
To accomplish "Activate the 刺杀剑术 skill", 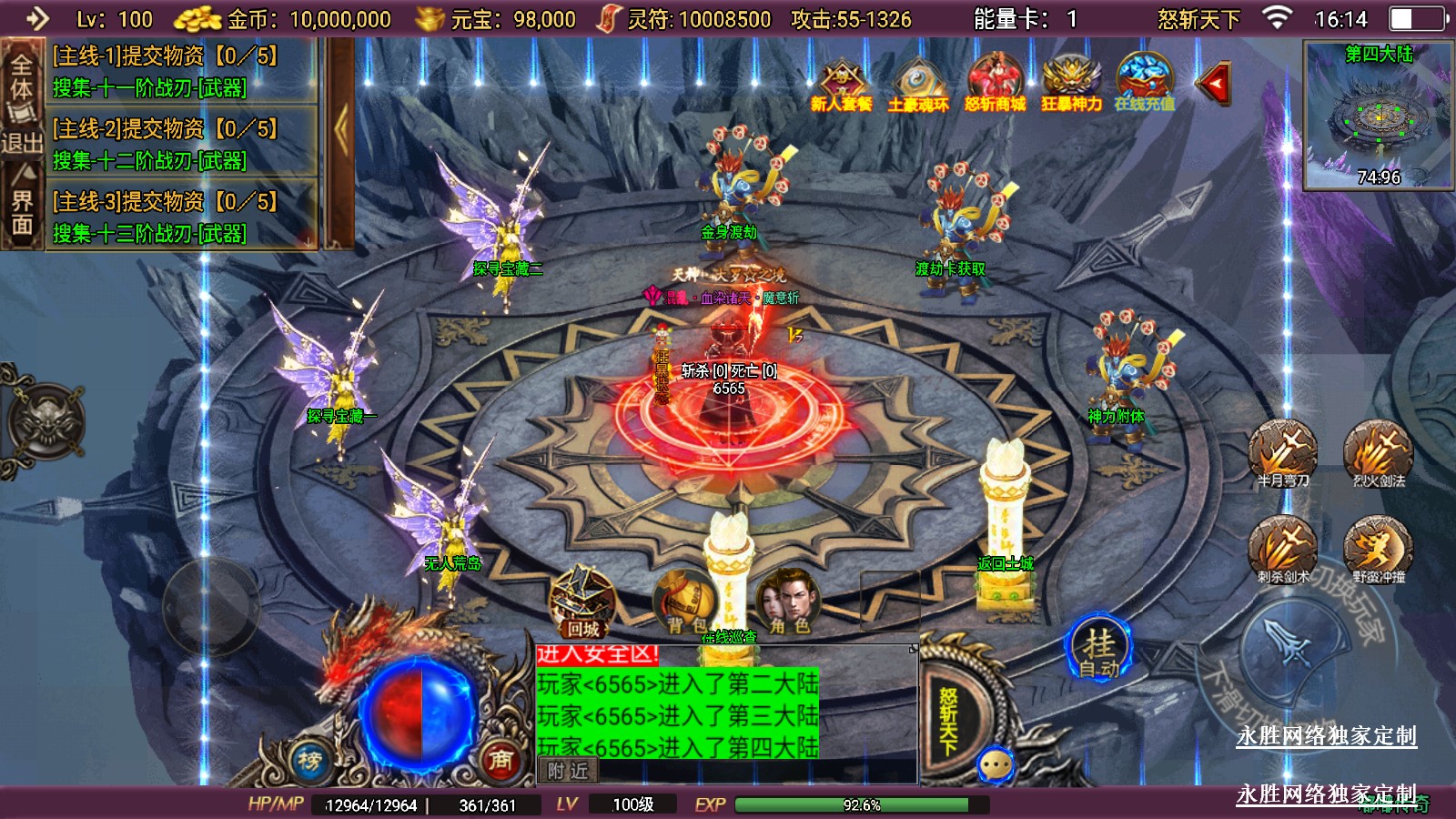I will [x=1283, y=548].
